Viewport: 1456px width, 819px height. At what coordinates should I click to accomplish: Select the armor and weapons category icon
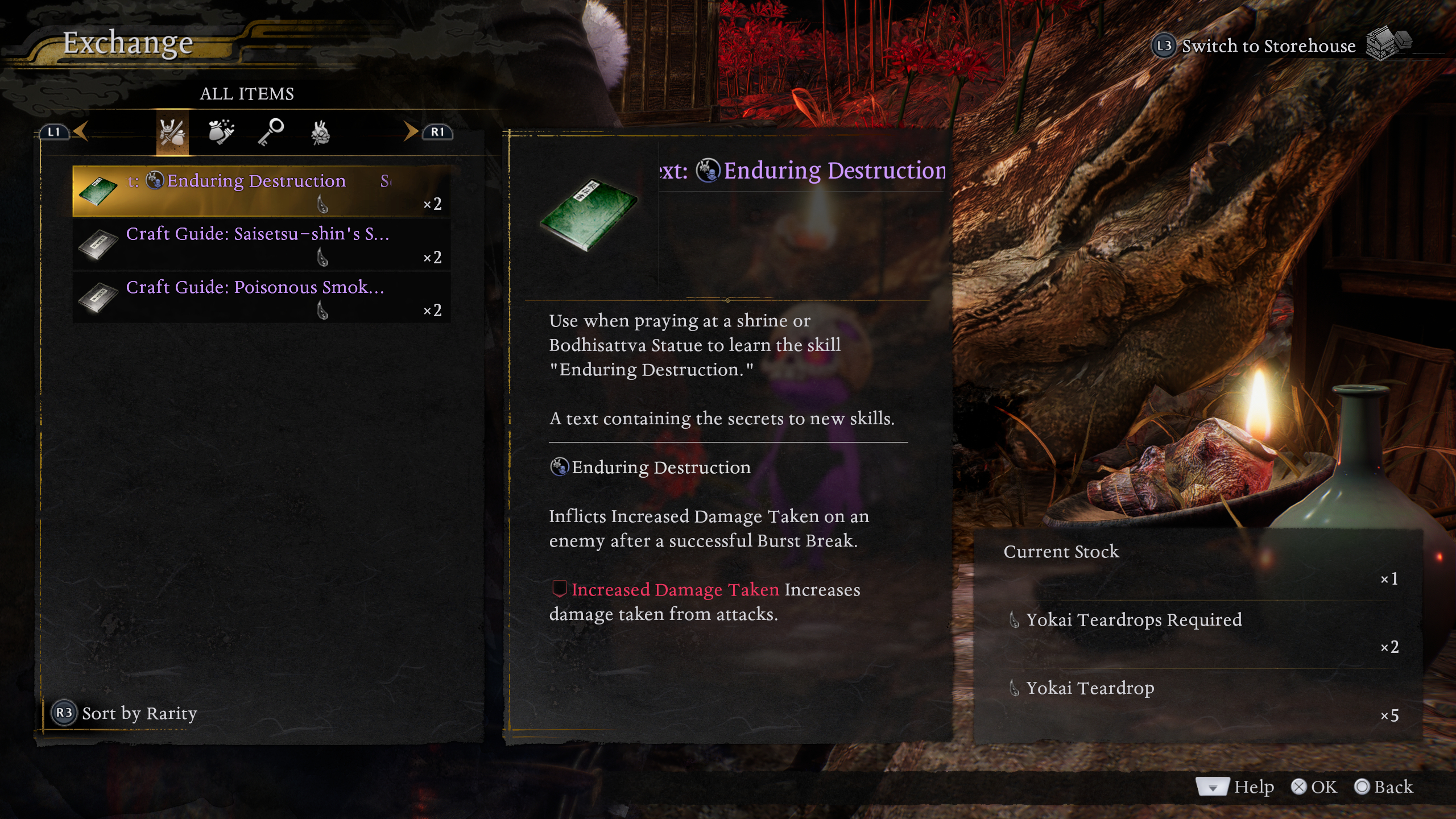[x=172, y=132]
